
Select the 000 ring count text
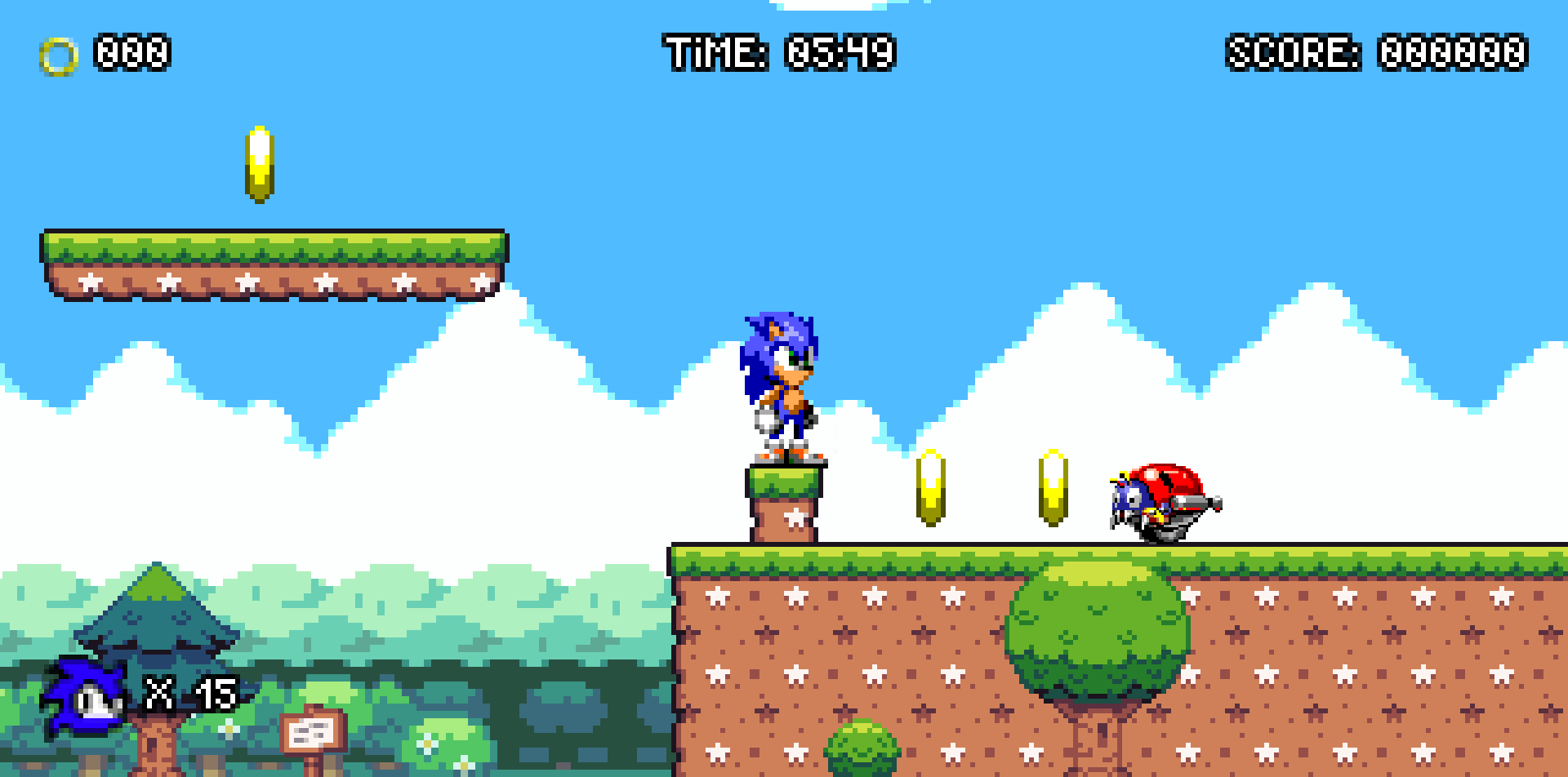[x=131, y=54]
